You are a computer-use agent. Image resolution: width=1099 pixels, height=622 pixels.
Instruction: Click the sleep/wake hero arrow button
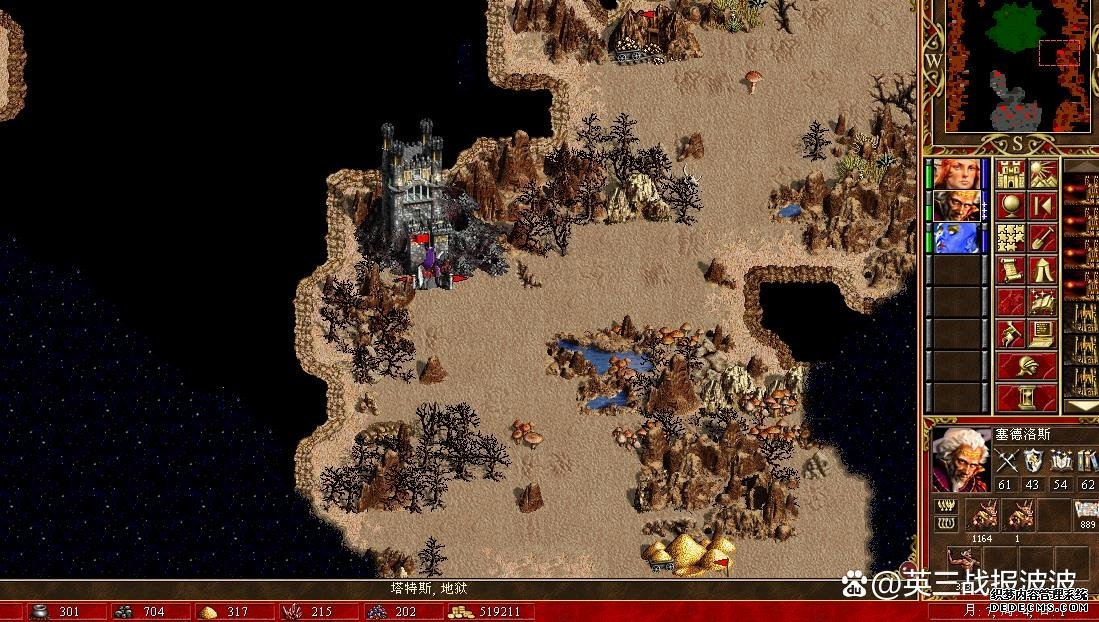1043,206
